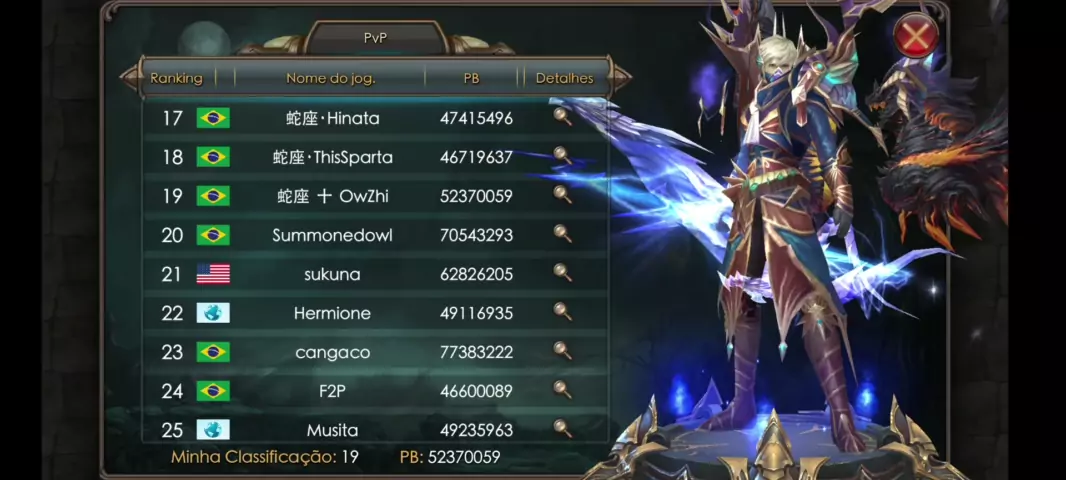This screenshot has width=1066, height=480.
Task: Close the PvP ranking window
Action: coord(915,38)
